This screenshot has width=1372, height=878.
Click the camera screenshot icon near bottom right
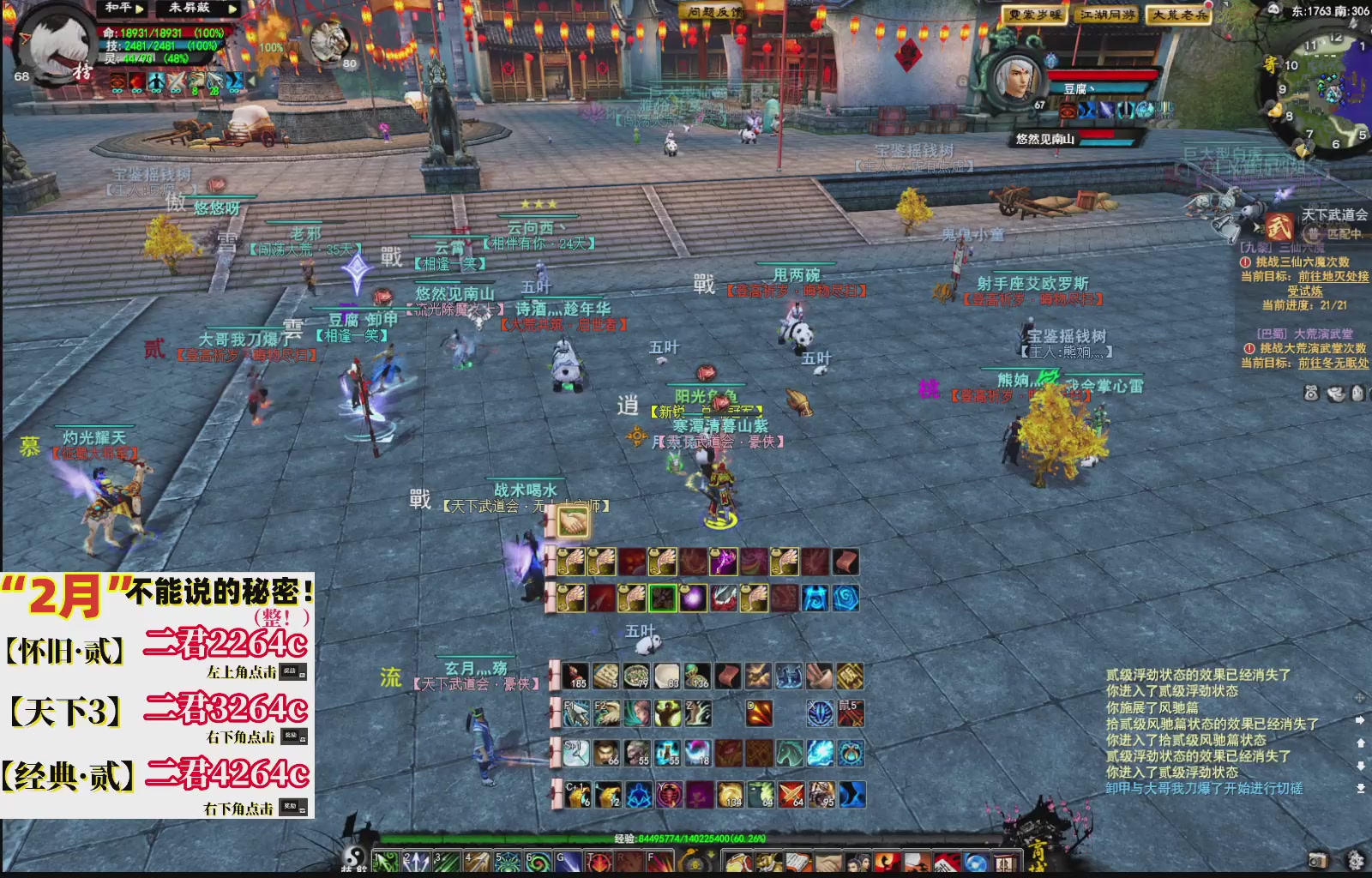point(1318,860)
